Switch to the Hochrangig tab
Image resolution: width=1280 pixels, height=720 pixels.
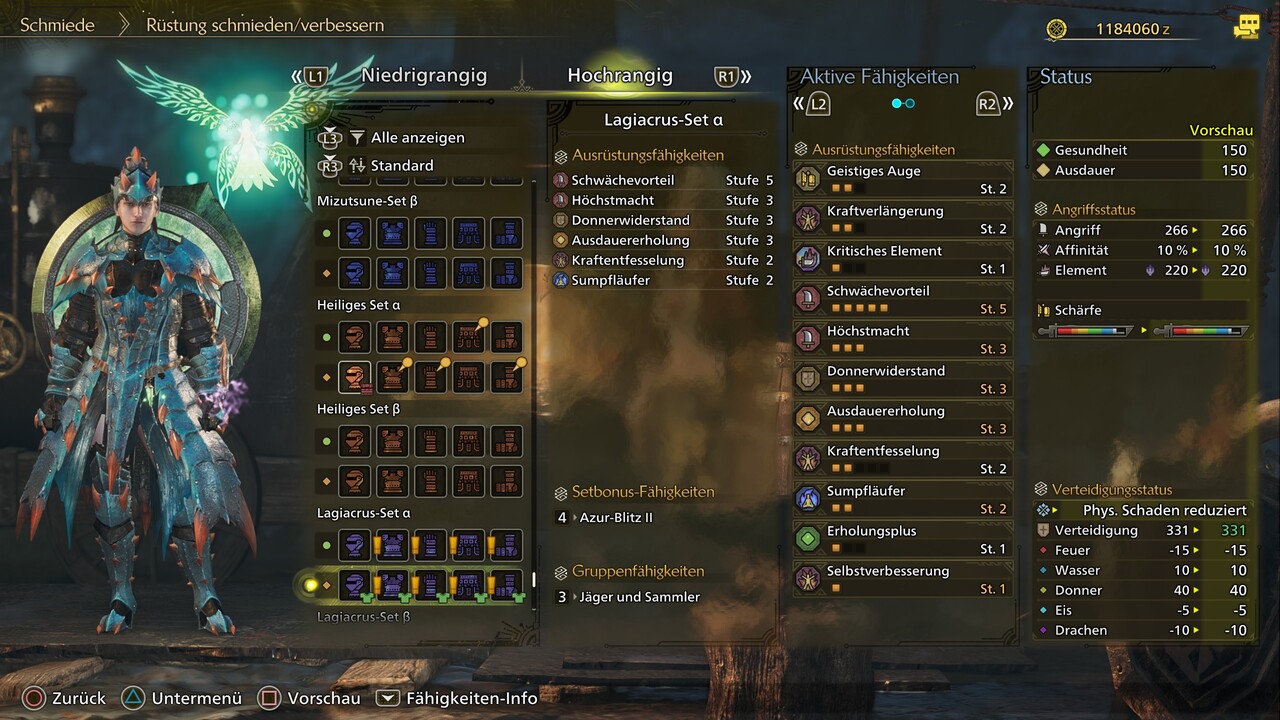pyautogui.click(x=620, y=76)
